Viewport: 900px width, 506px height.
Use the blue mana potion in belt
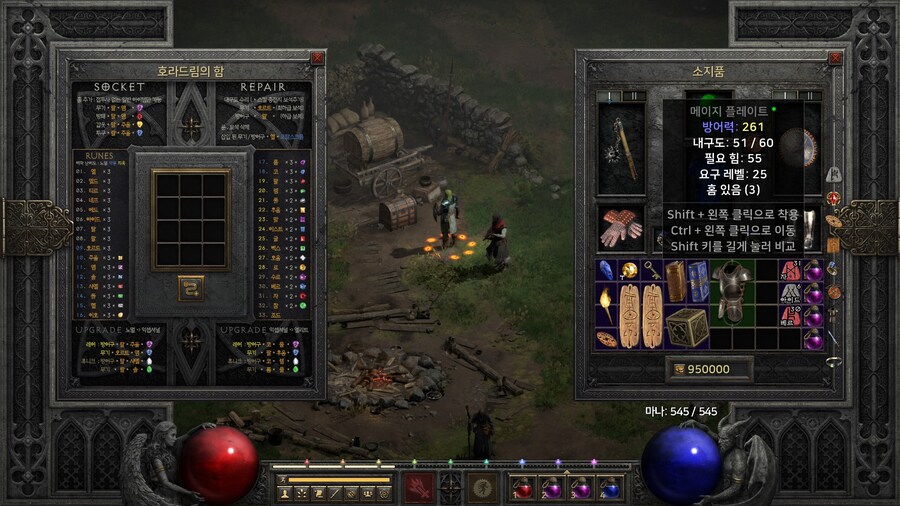point(610,488)
